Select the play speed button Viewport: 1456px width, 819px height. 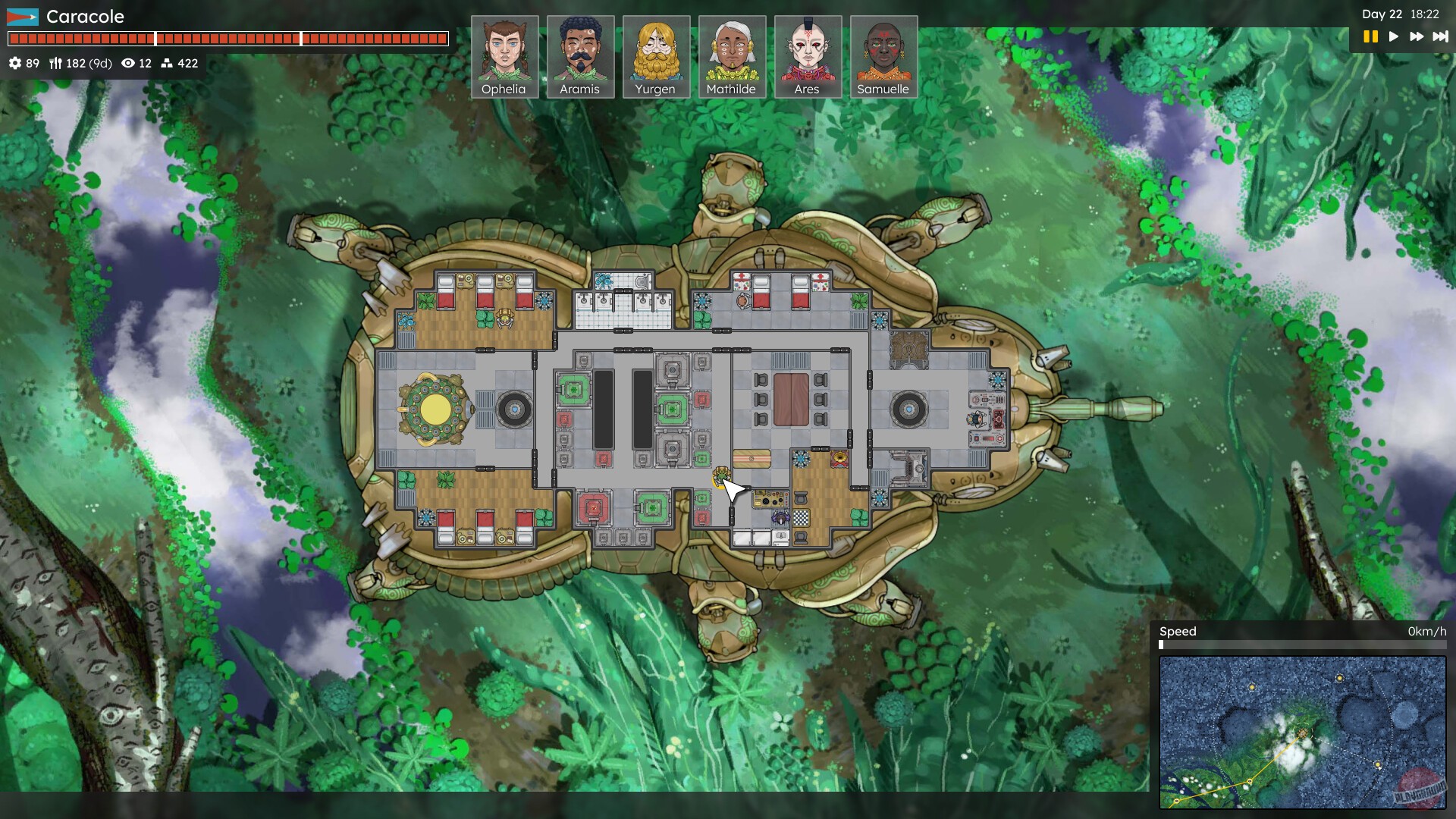[x=1394, y=35]
